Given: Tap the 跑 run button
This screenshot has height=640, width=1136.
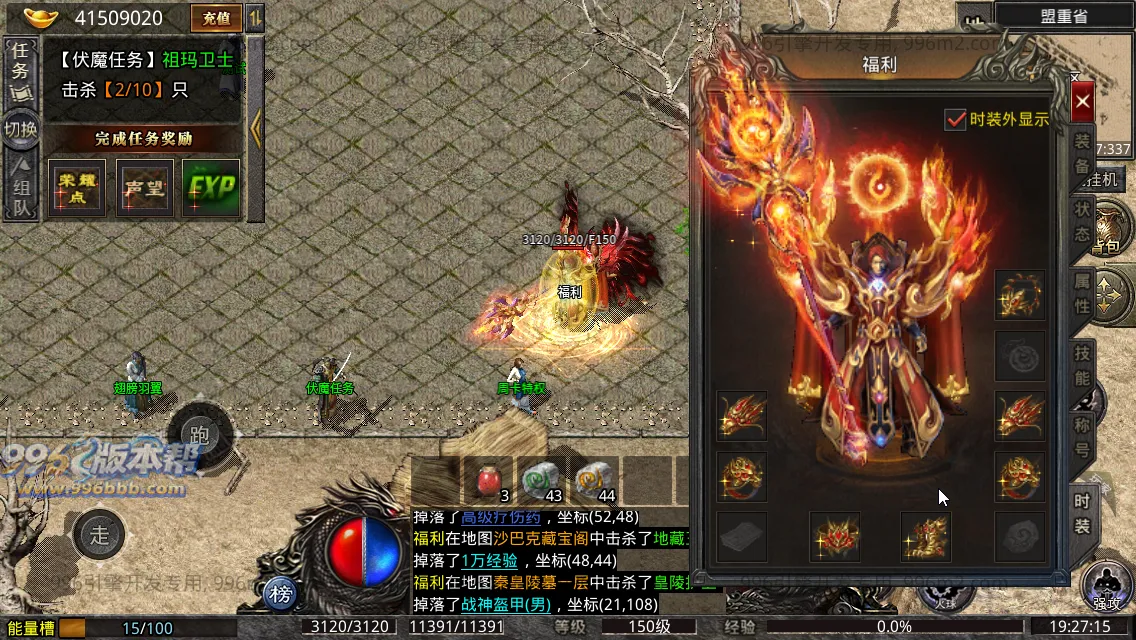Looking at the screenshot, I should 199,436.
